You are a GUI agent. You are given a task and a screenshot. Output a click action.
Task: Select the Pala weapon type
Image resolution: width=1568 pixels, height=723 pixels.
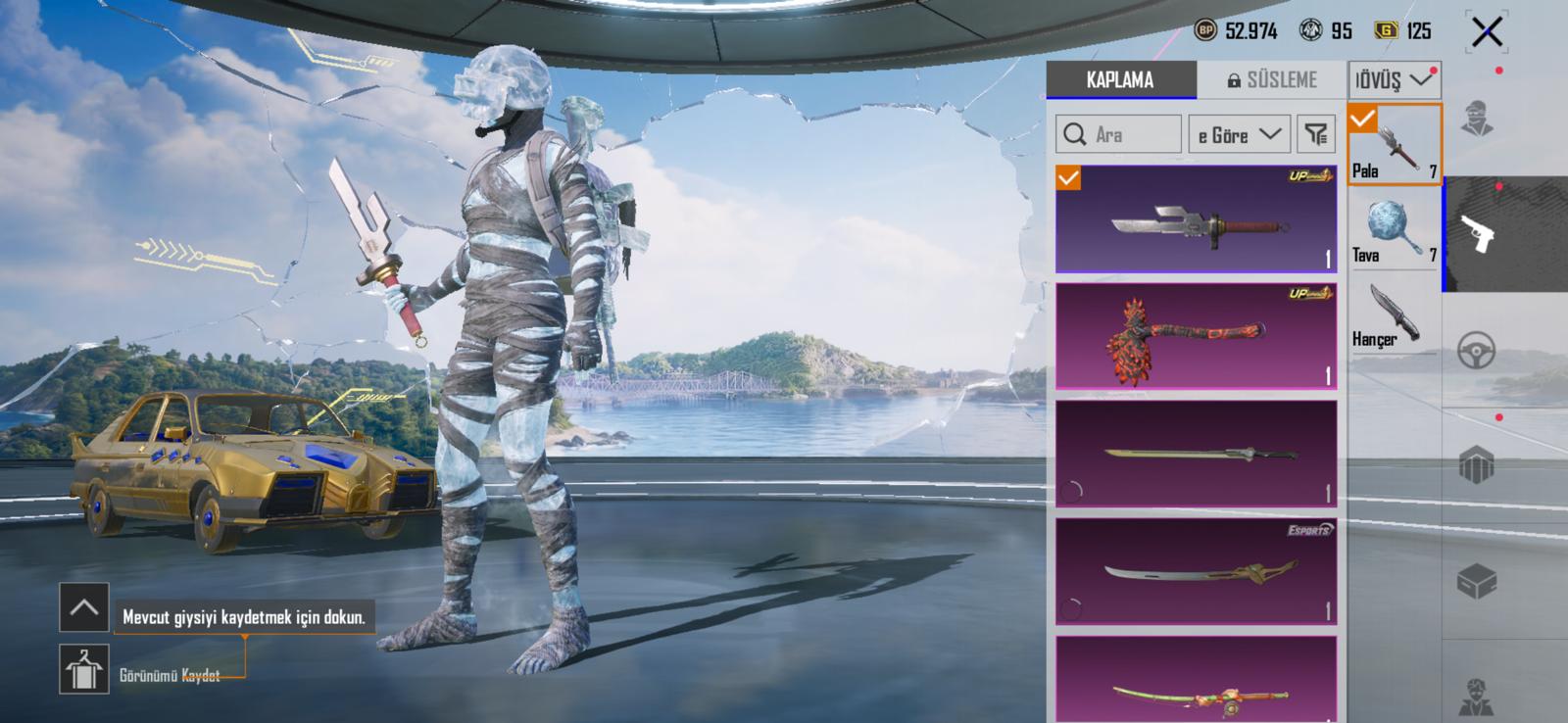click(1394, 145)
